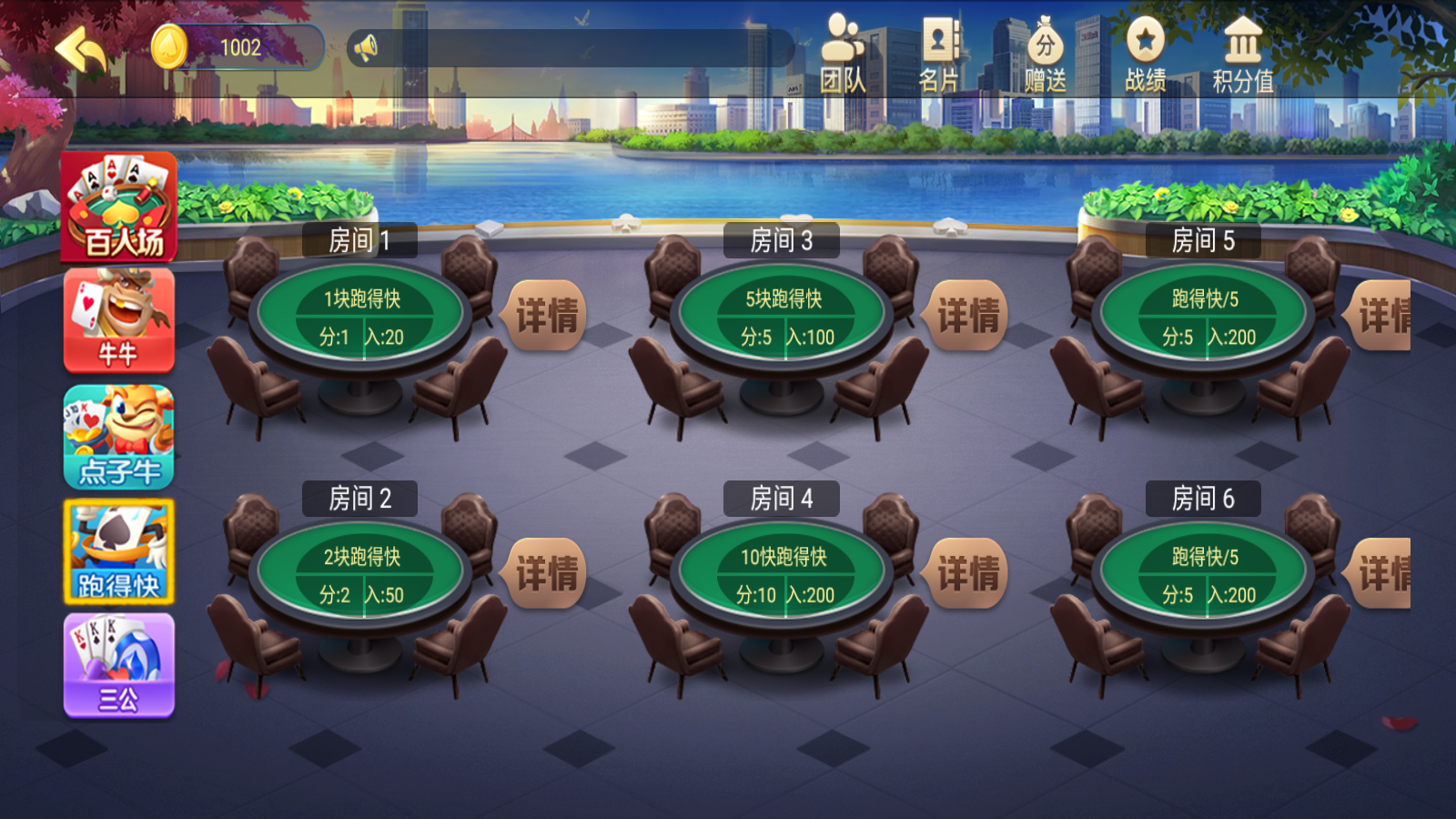Open the 团队 (Team) panel

tap(845, 50)
